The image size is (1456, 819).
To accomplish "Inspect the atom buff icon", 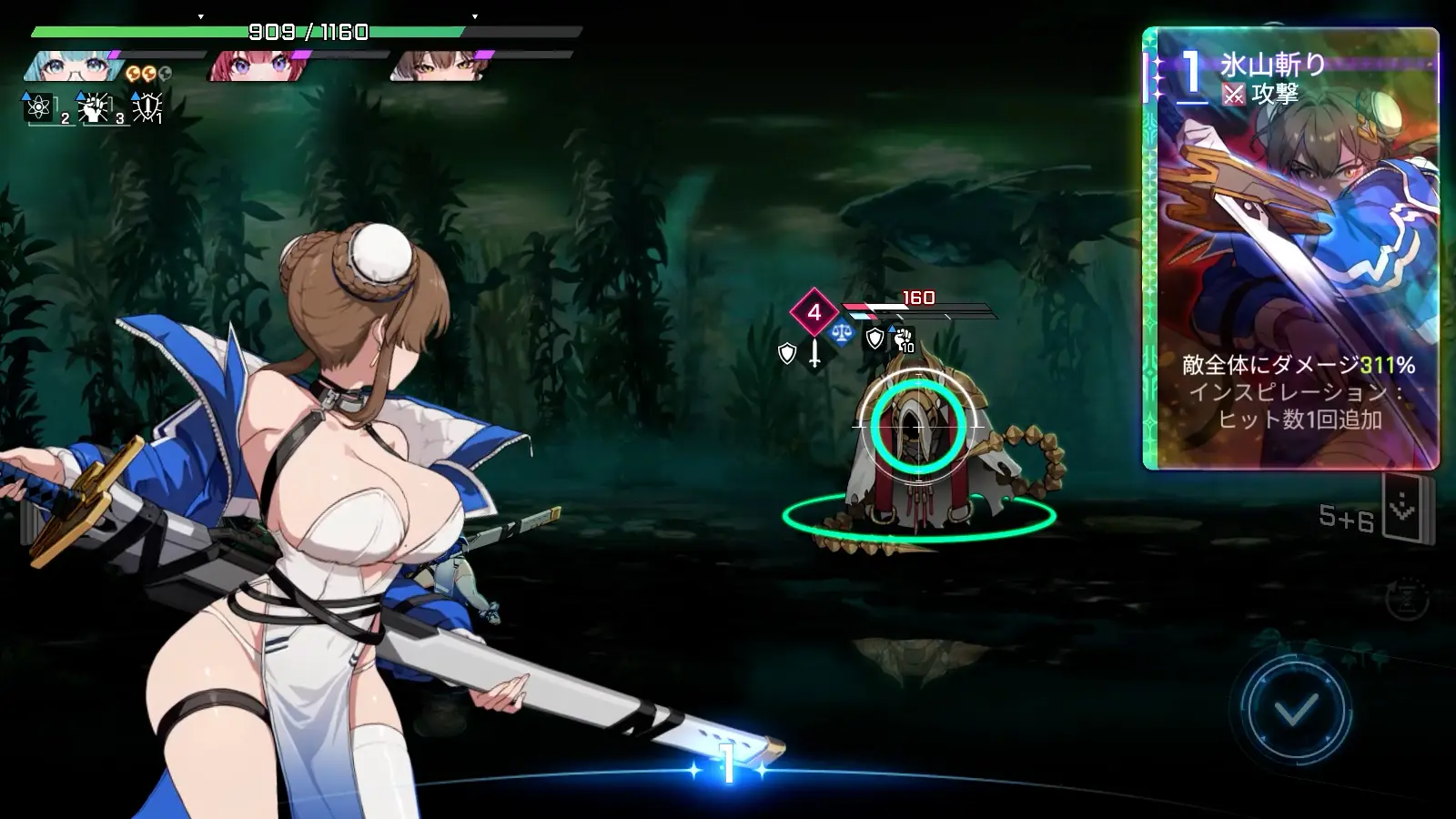I will pyautogui.click(x=39, y=107).
